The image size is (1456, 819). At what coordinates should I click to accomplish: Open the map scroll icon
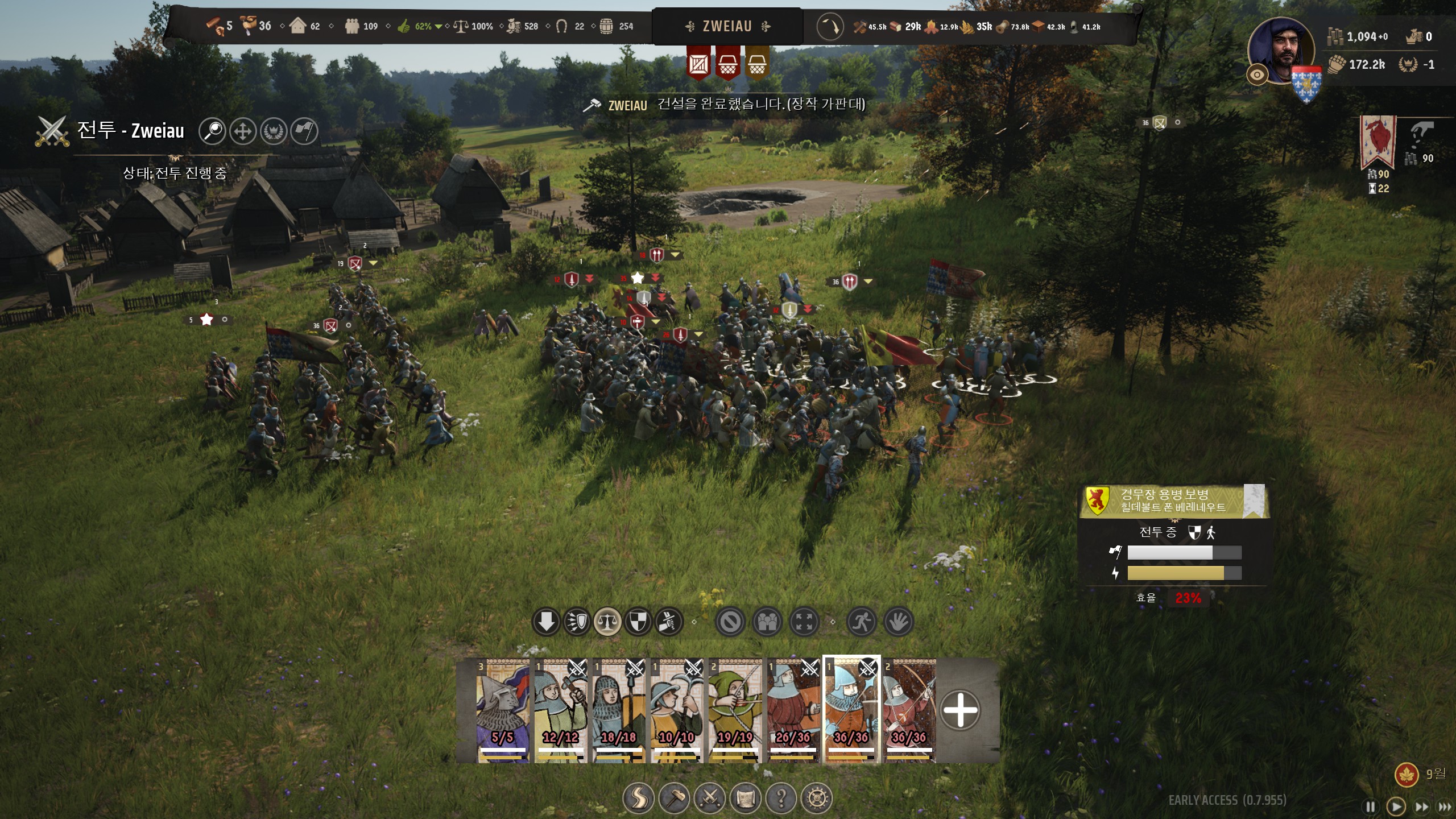(x=746, y=799)
